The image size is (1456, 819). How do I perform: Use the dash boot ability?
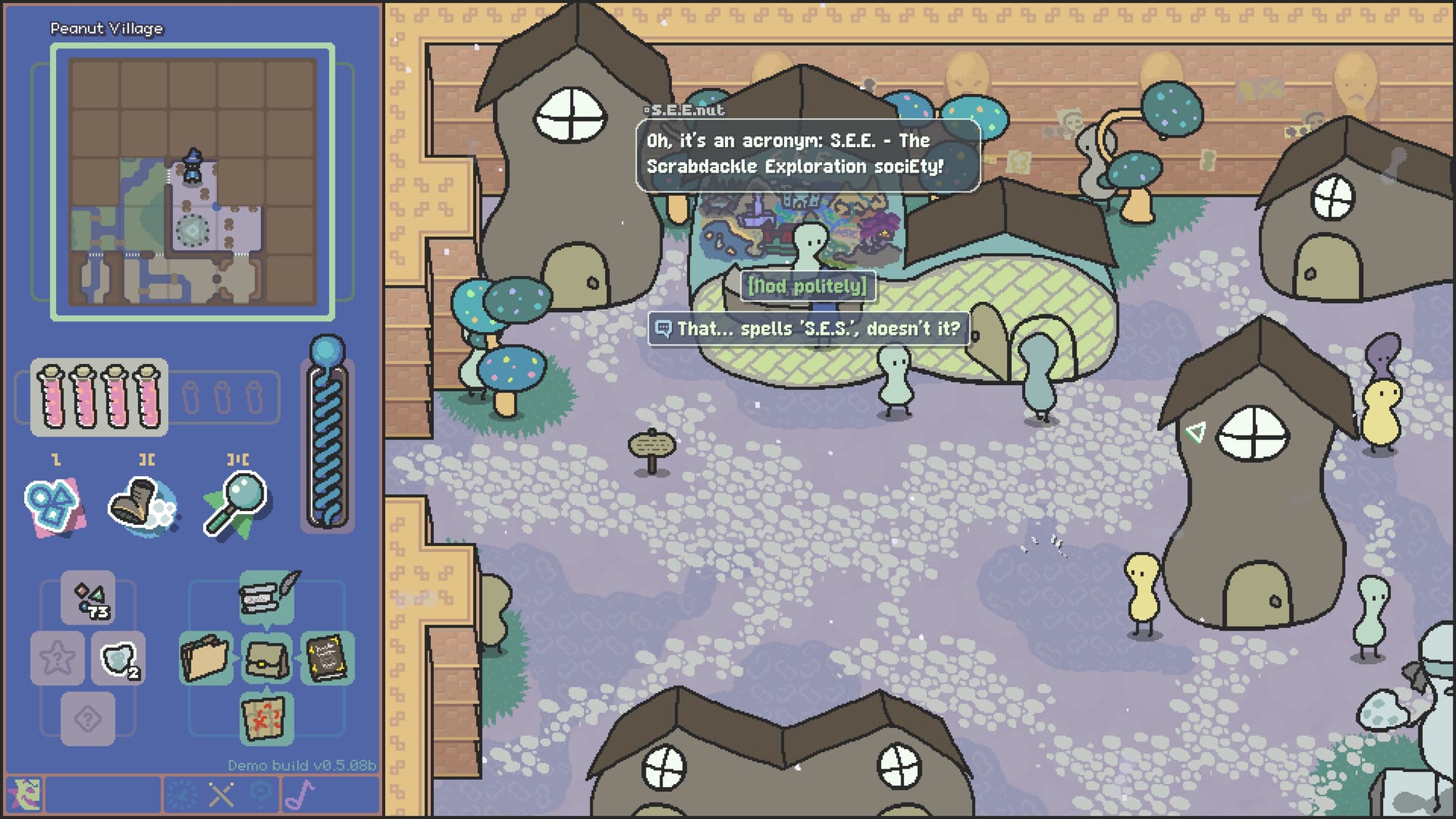pos(141,505)
